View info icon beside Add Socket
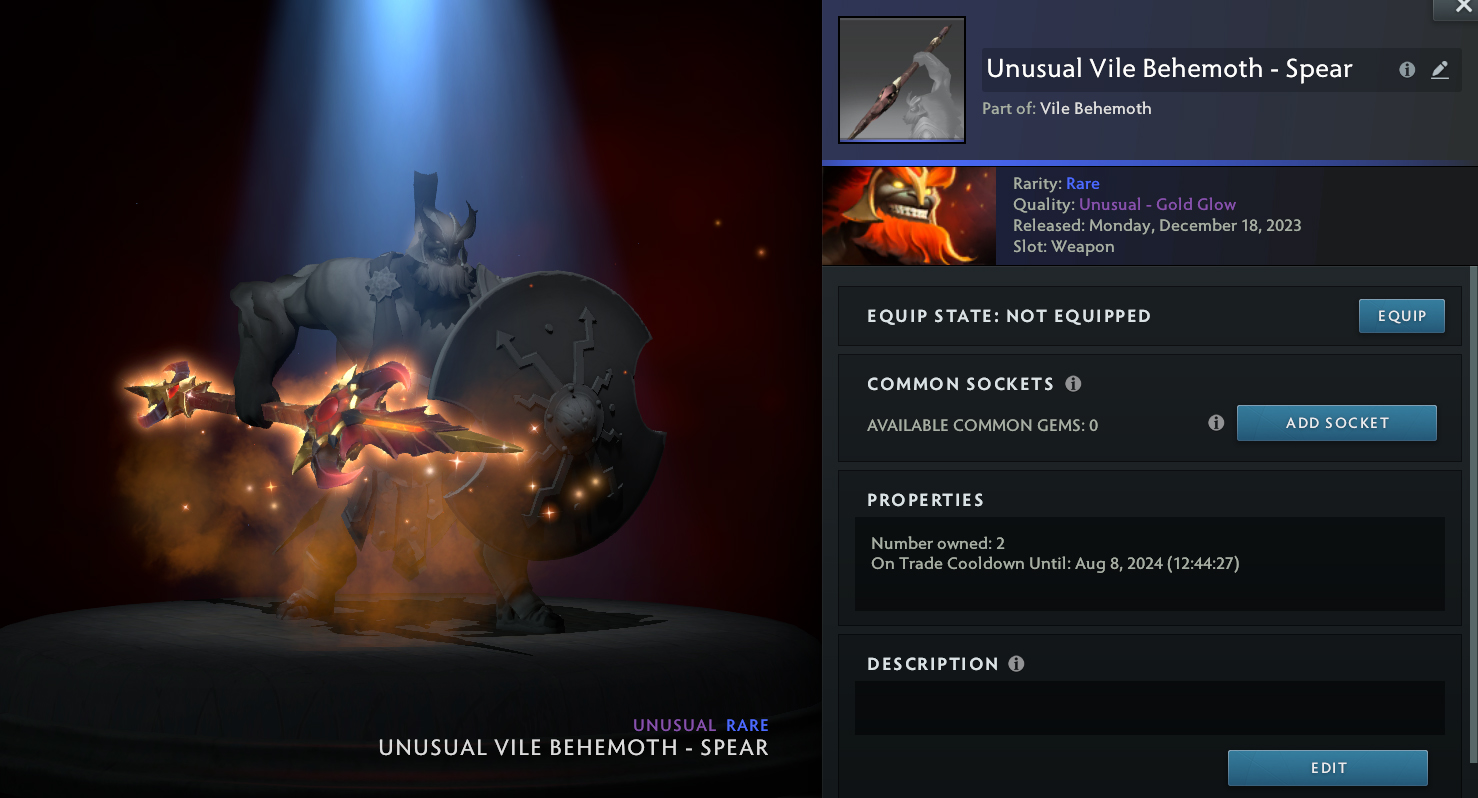This screenshot has width=1478, height=798. [x=1216, y=423]
